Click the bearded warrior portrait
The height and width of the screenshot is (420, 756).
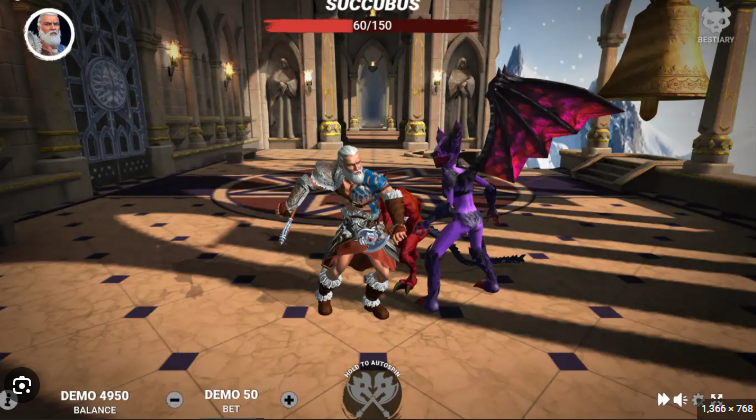(x=48, y=34)
